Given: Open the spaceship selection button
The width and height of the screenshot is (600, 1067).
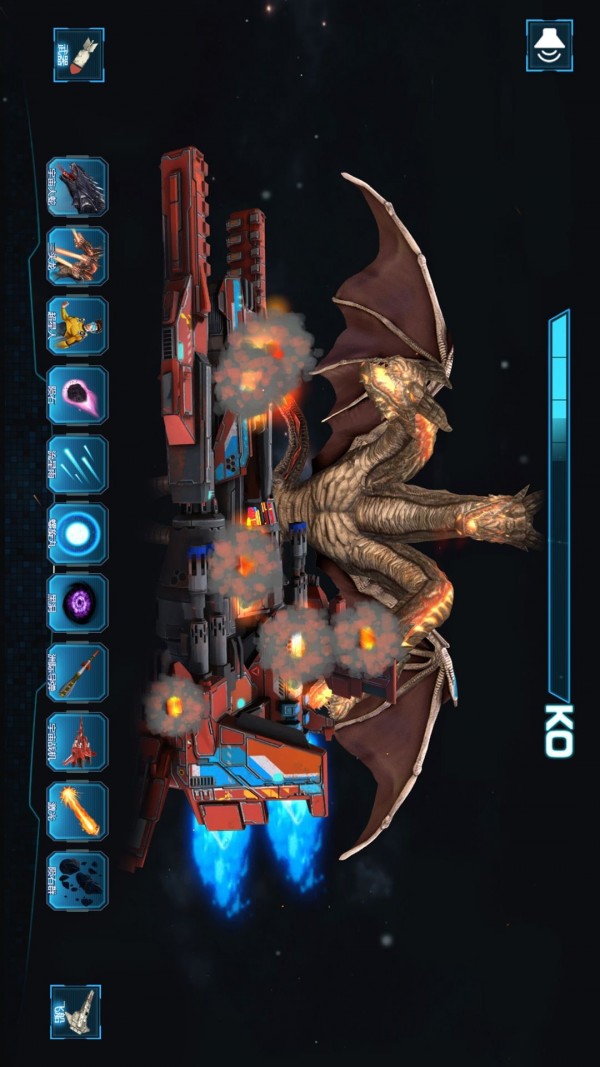Looking at the screenshot, I should pos(76,1012).
